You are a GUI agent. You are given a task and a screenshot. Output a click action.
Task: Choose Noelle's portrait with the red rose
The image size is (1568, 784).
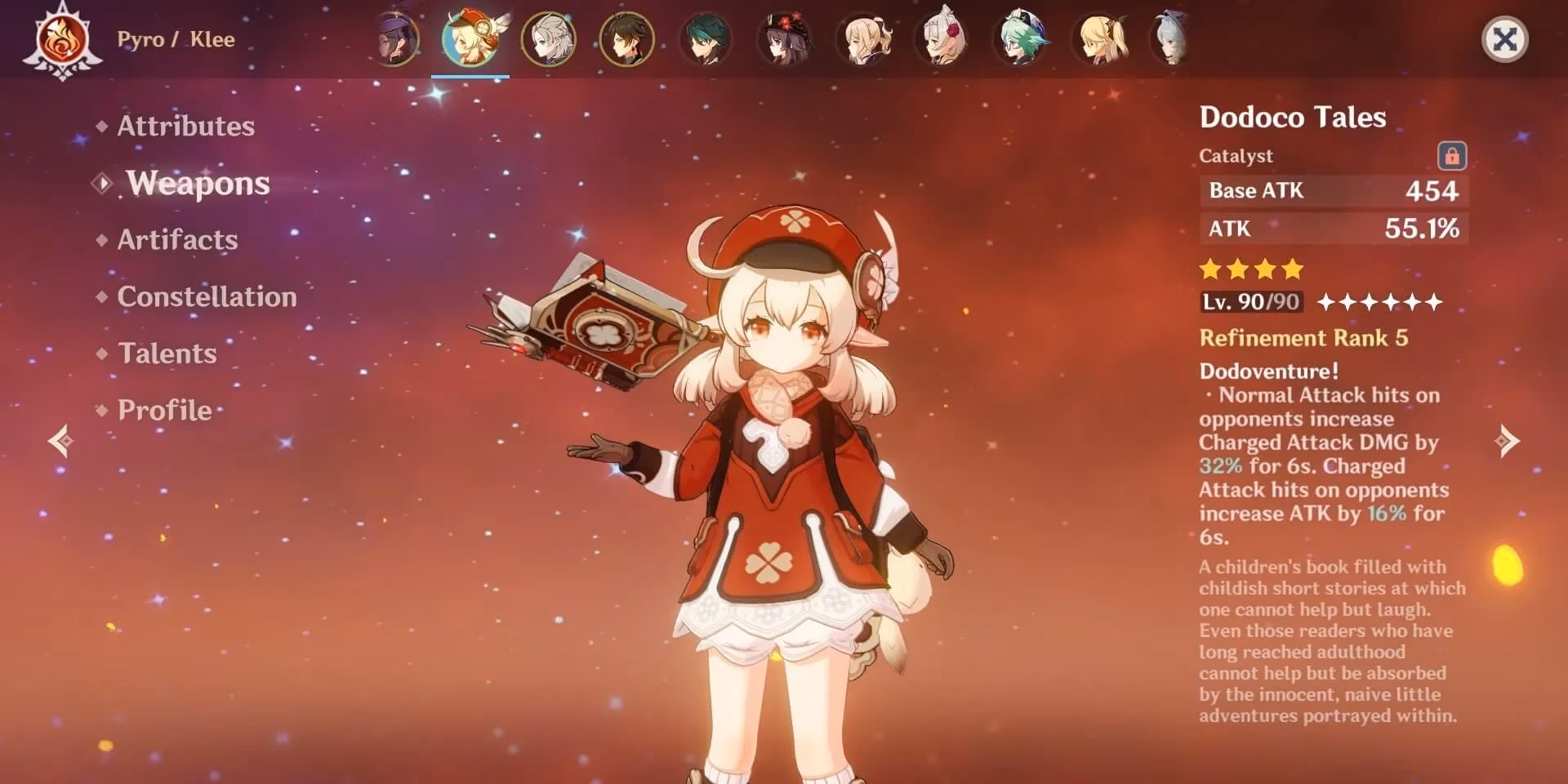pyautogui.click(x=942, y=39)
